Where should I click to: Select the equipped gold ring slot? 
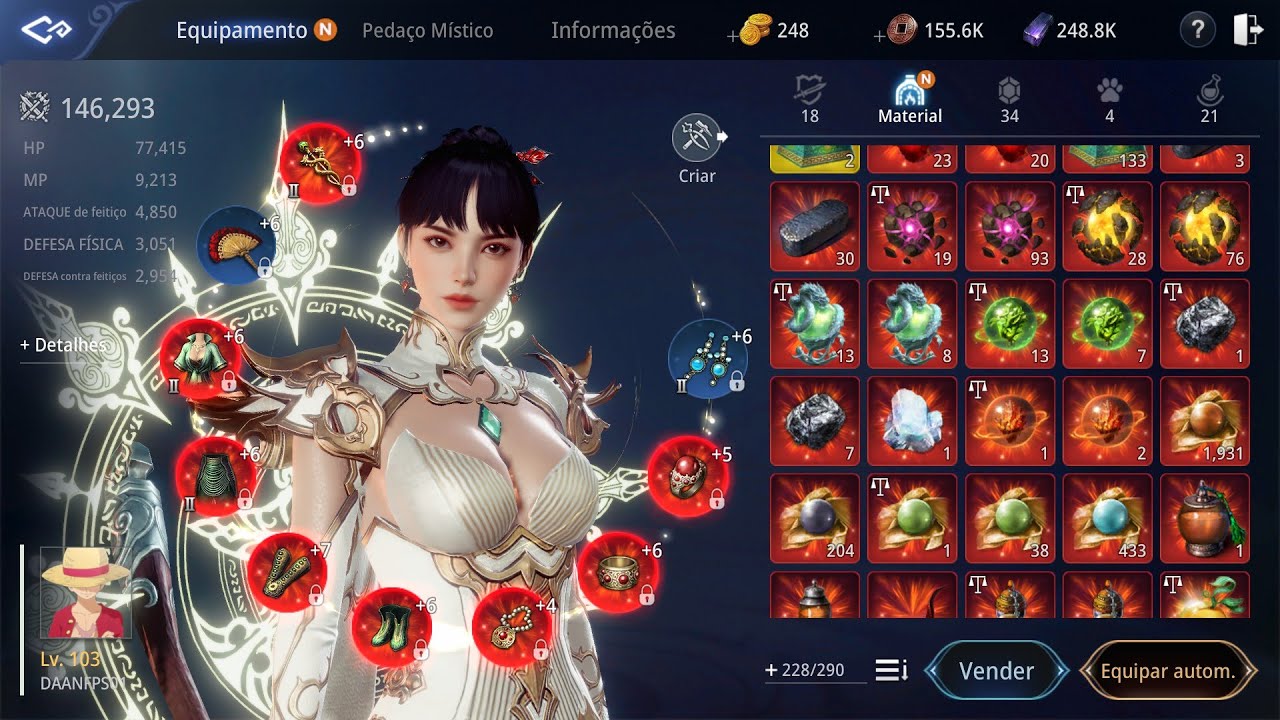618,571
